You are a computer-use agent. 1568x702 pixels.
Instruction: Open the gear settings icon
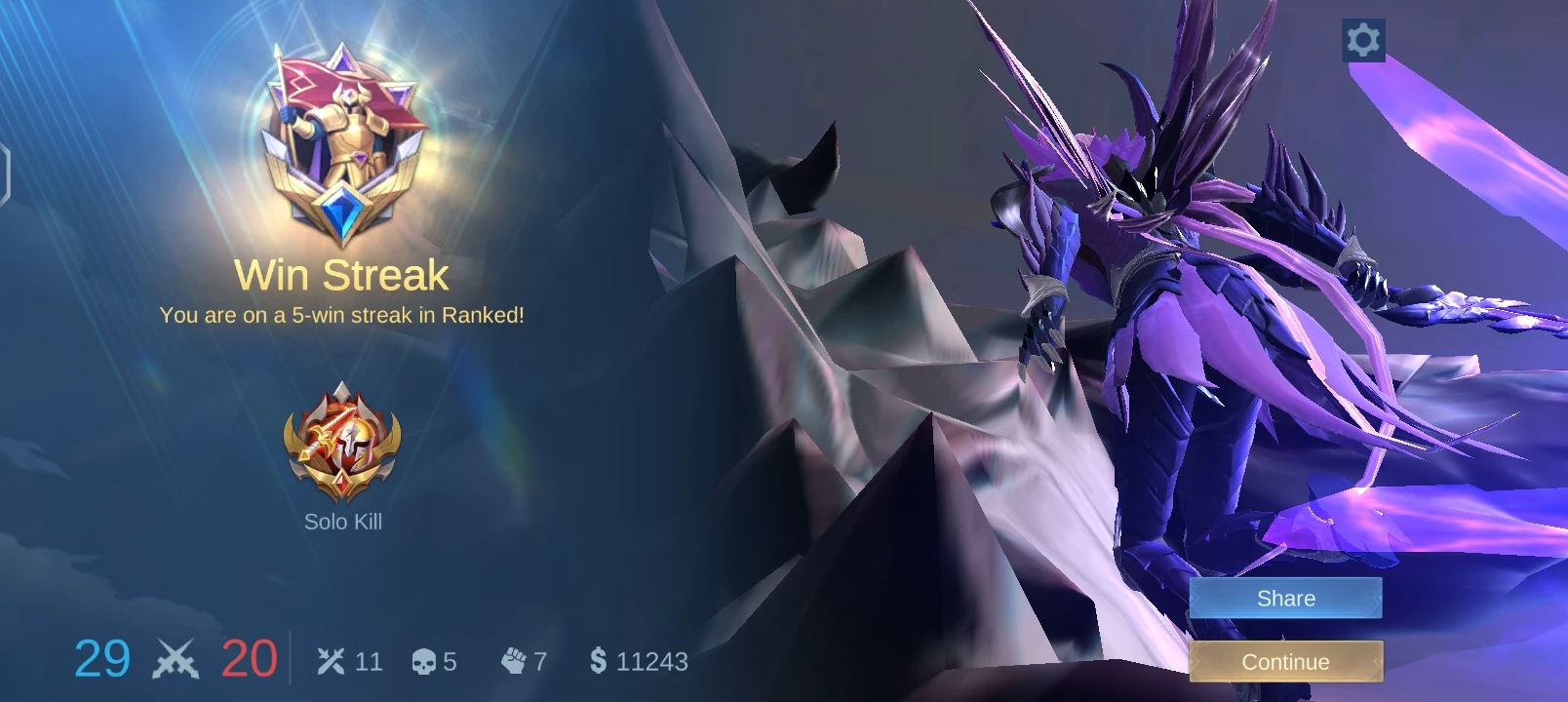1363,40
